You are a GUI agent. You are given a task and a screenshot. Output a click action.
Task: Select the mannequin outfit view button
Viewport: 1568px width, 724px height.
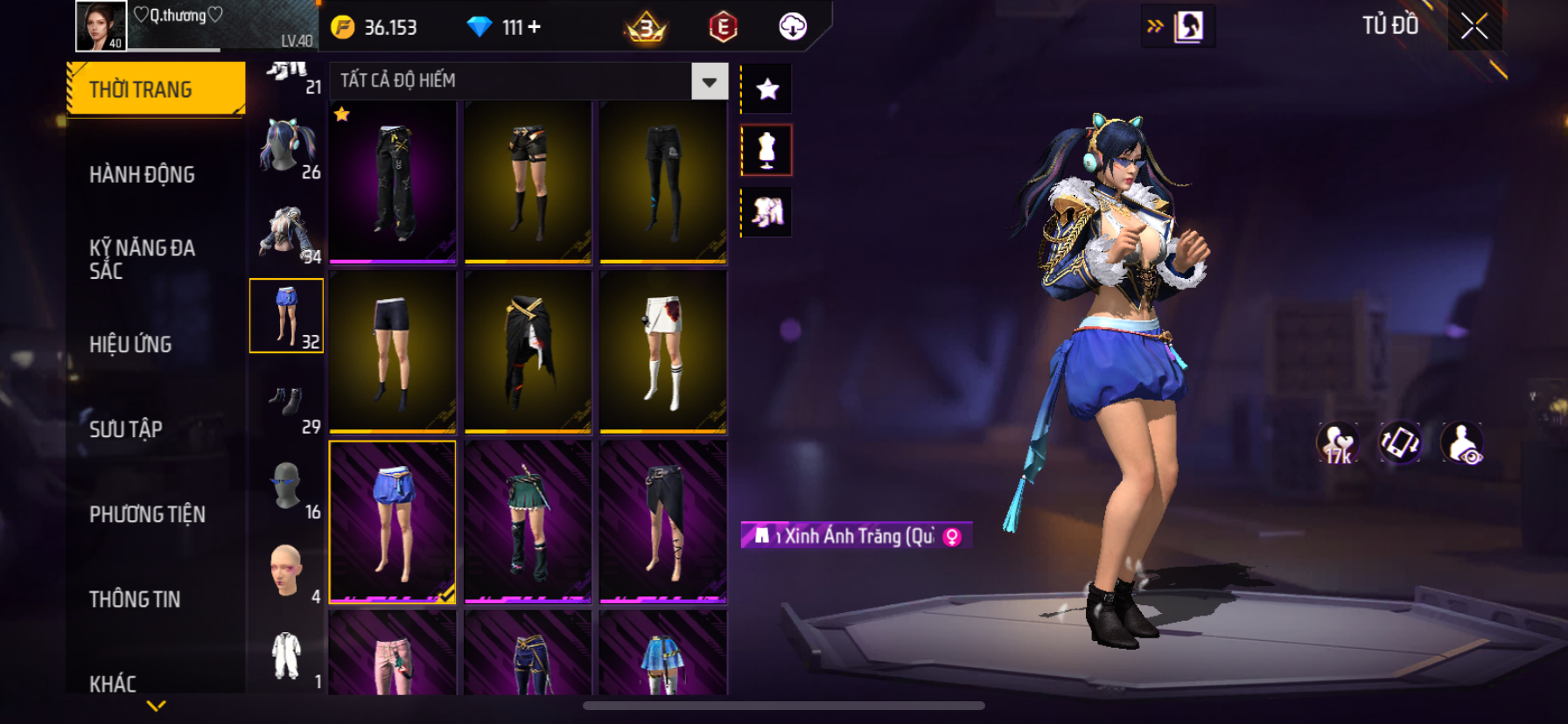[766, 150]
